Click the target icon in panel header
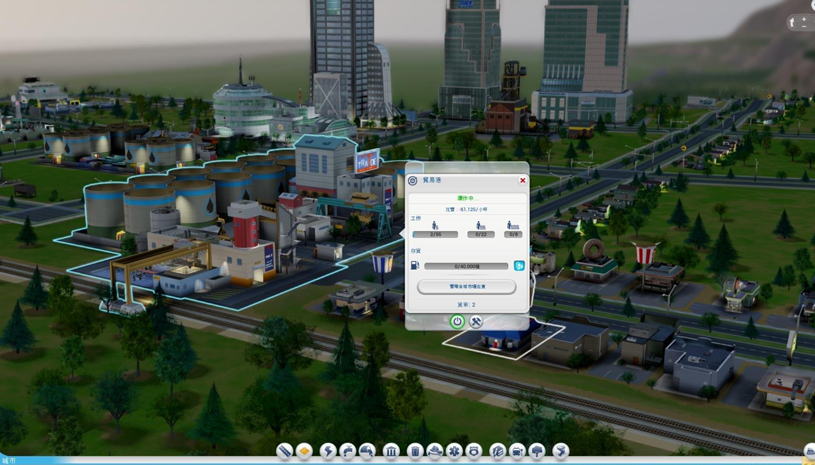The width and height of the screenshot is (815, 465). (413, 181)
